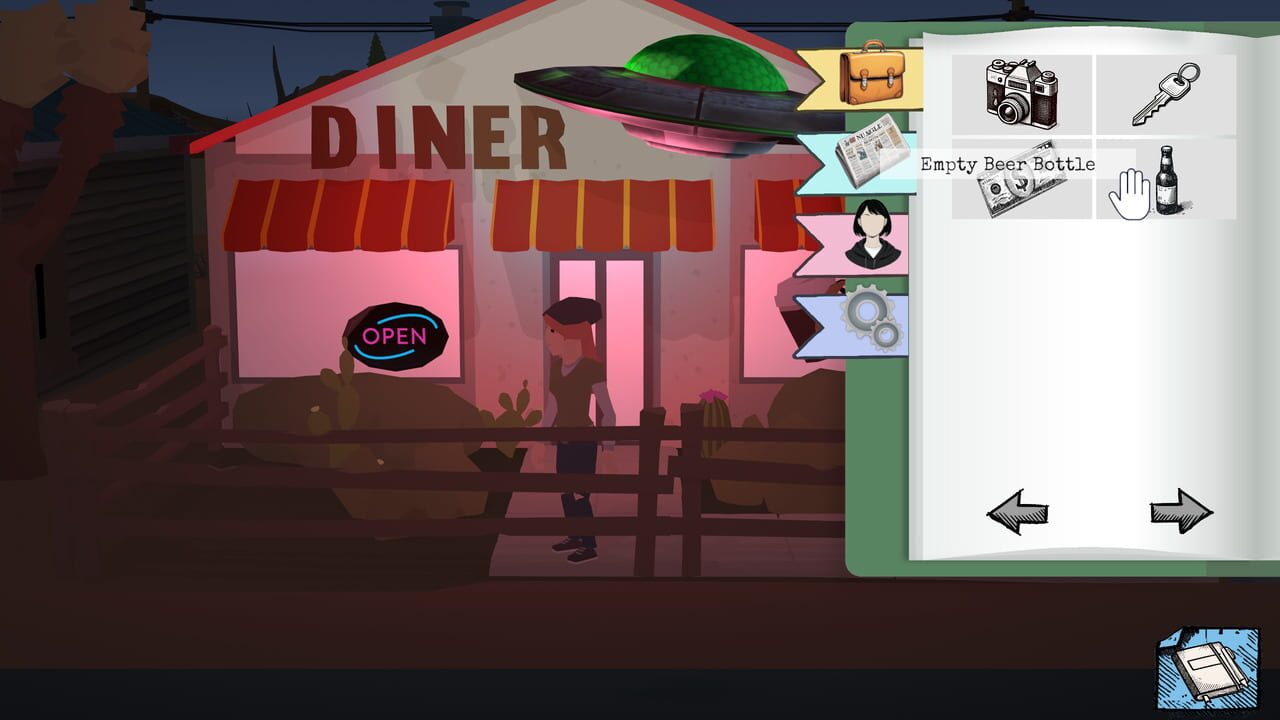Select the key item
Screen dimensions: 1280x720
pyautogui.click(x=1168, y=92)
